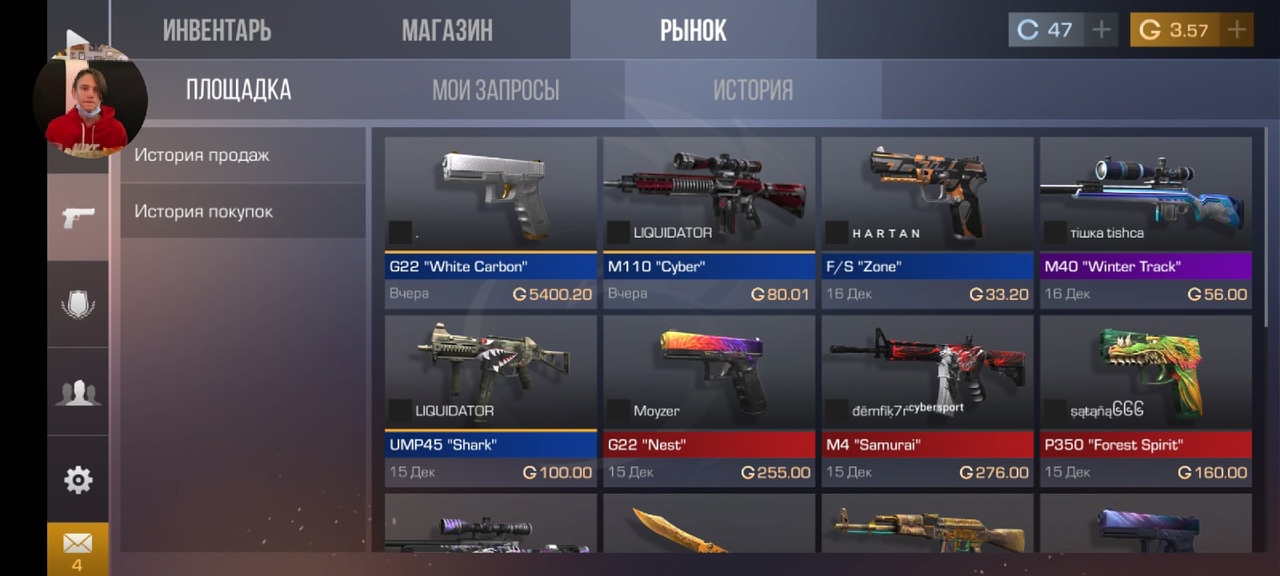This screenshot has width=1280, height=576.
Task: Switch to the Инвентарь tab
Action: (x=217, y=30)
